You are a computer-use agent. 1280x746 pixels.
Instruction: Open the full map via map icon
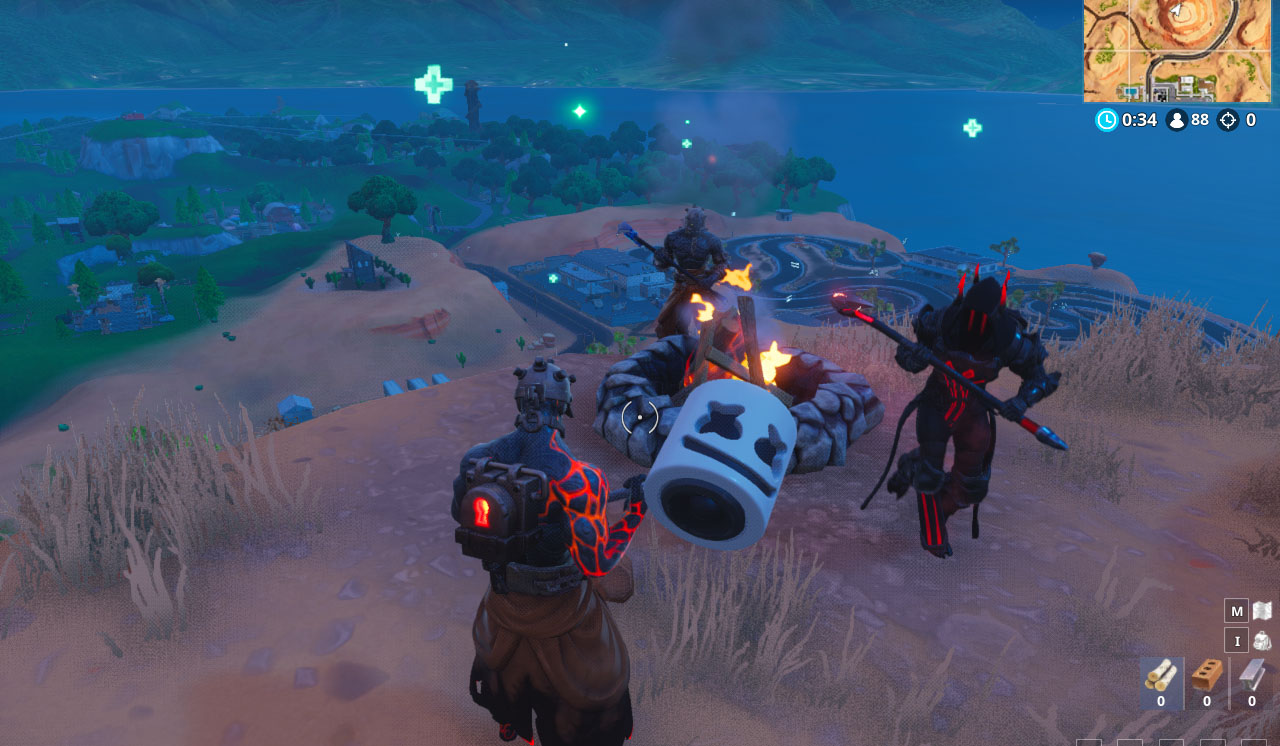coord(1262,611)
